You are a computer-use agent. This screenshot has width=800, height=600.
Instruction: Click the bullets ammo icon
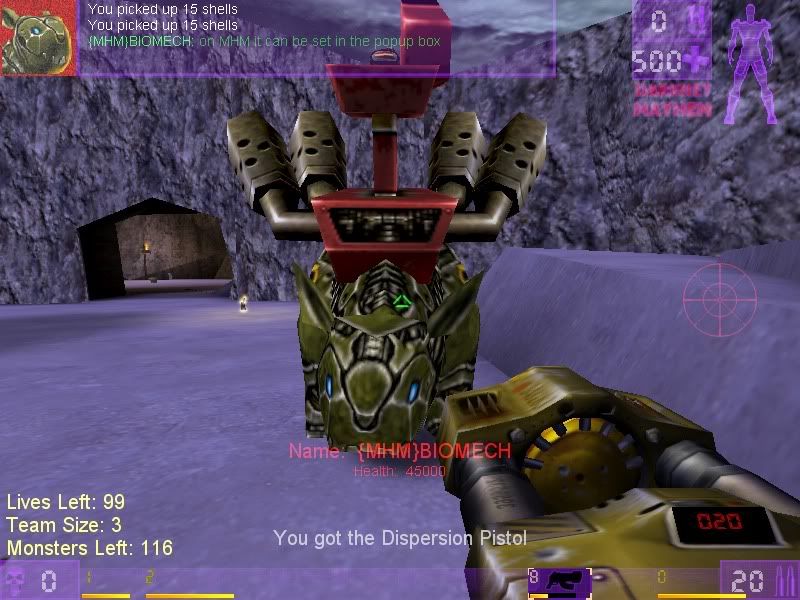783,580
